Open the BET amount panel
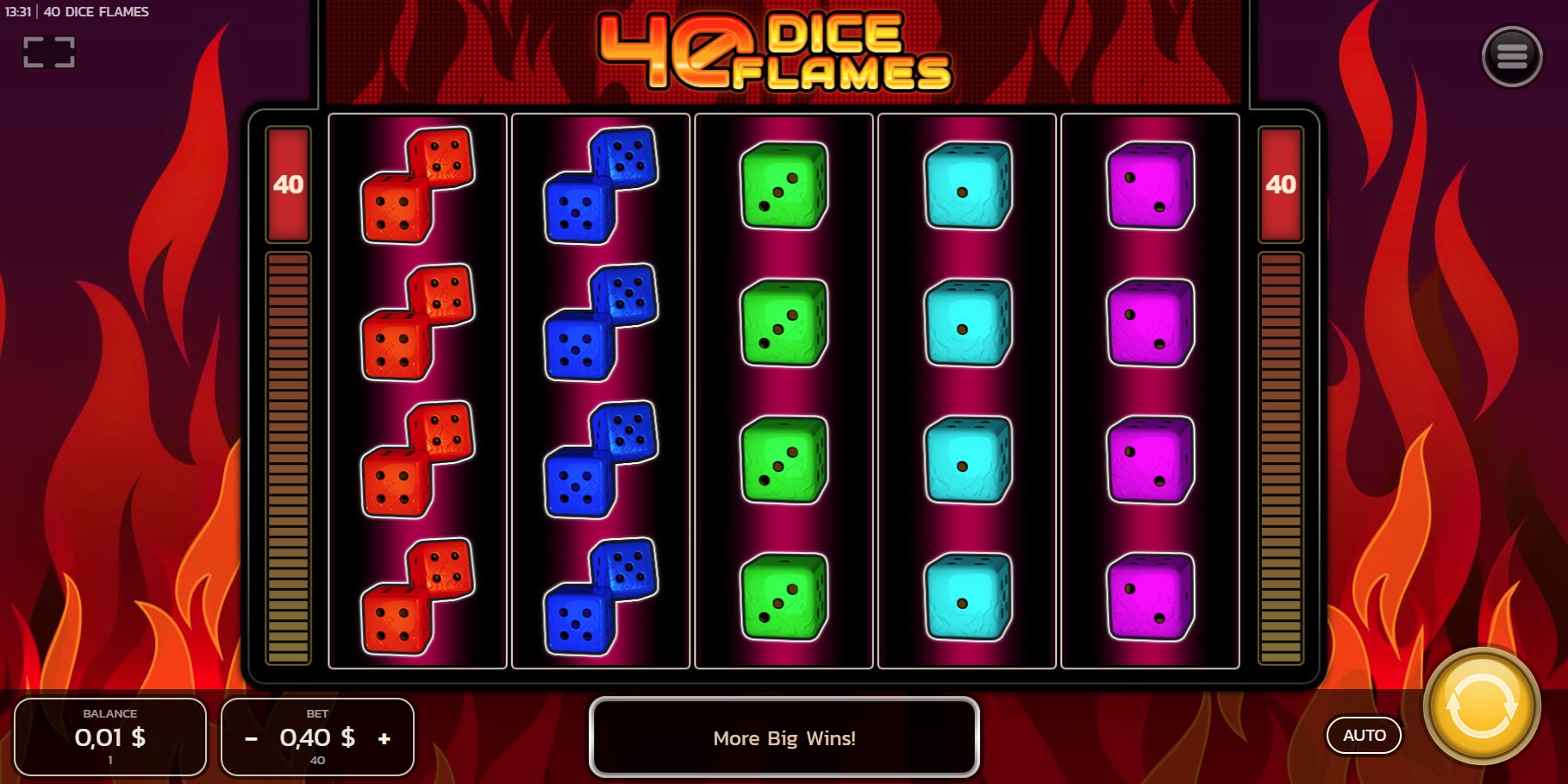 coord(317,737)
